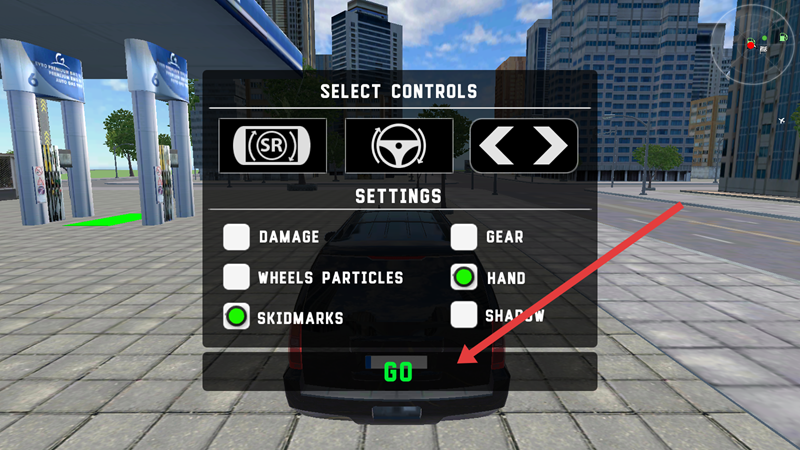The width and height of the screenshot is (800, 450).
Task: Start driving with the GO button
Action: pyautogui.click(x=398, y=372)
